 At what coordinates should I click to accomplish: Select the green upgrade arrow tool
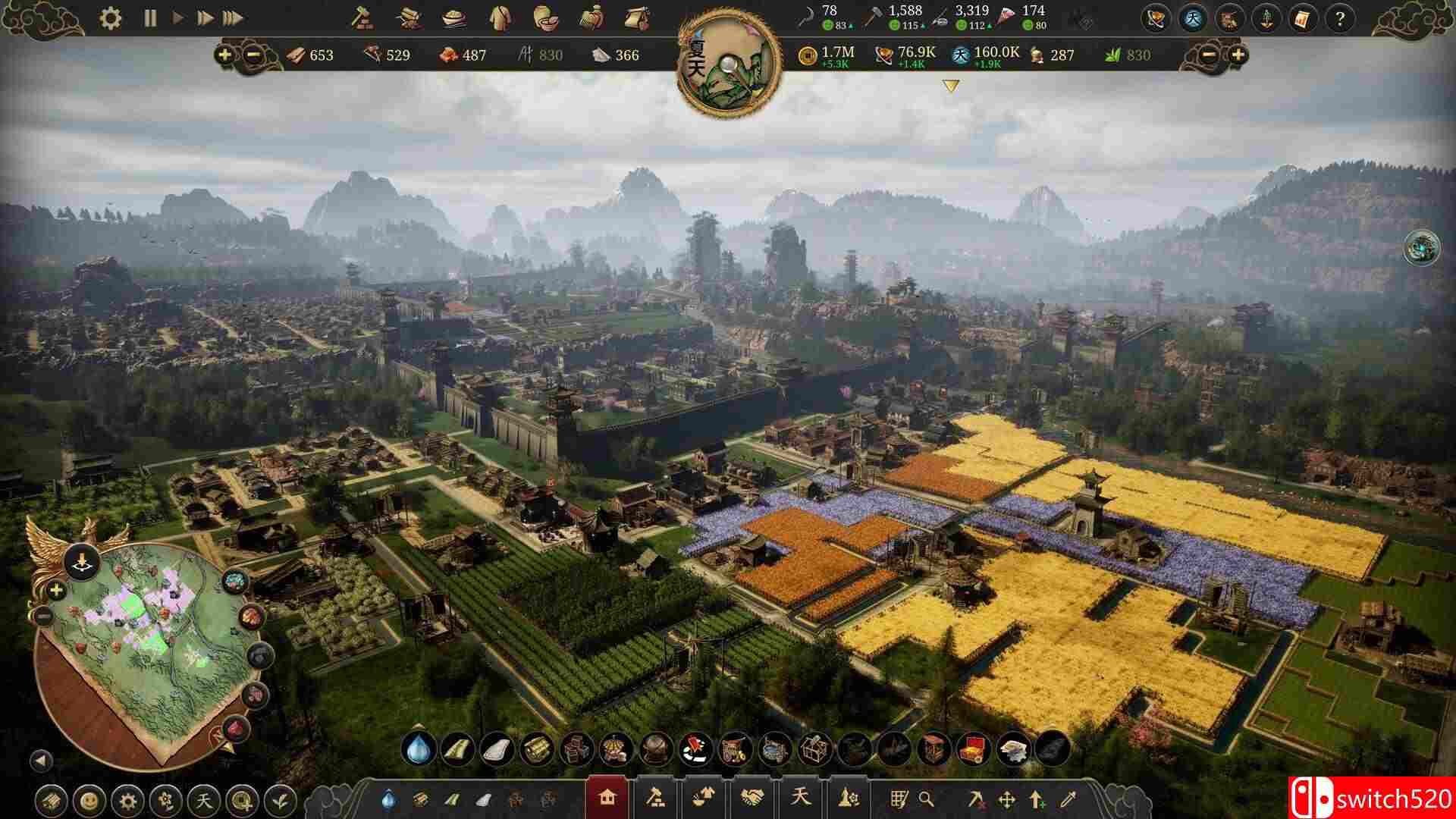coord(1036,799)
